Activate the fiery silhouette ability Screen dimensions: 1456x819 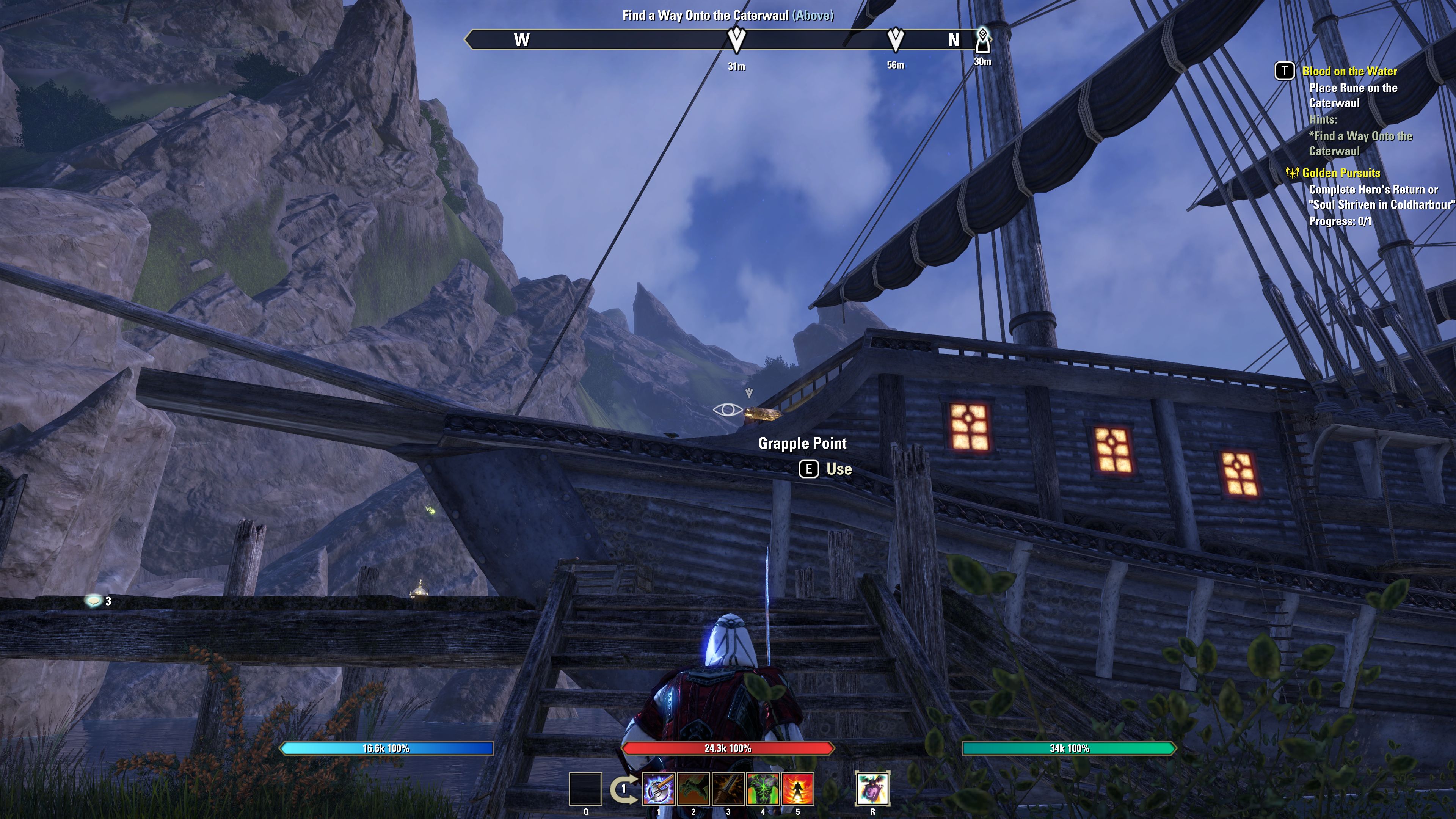coord(797,789)
